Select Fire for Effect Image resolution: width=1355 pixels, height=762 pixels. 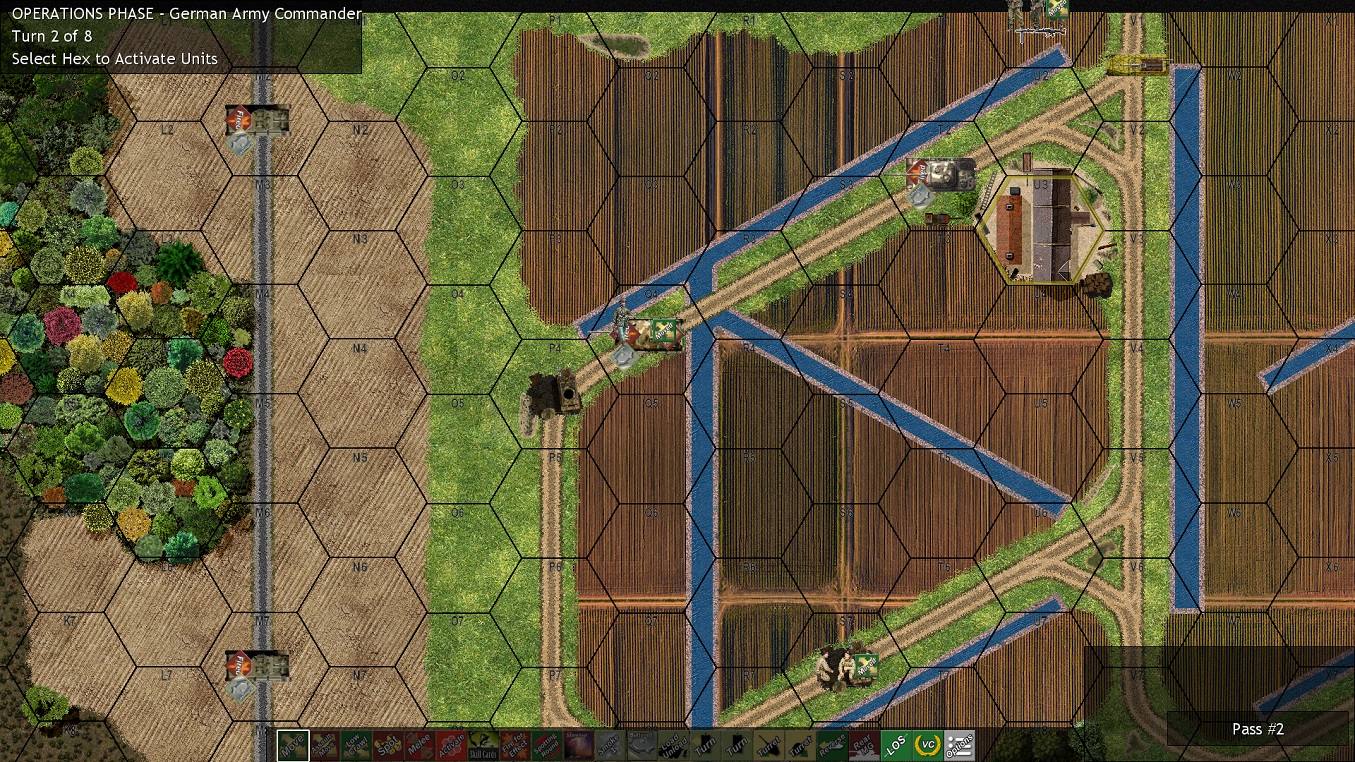tap(516, 745)
